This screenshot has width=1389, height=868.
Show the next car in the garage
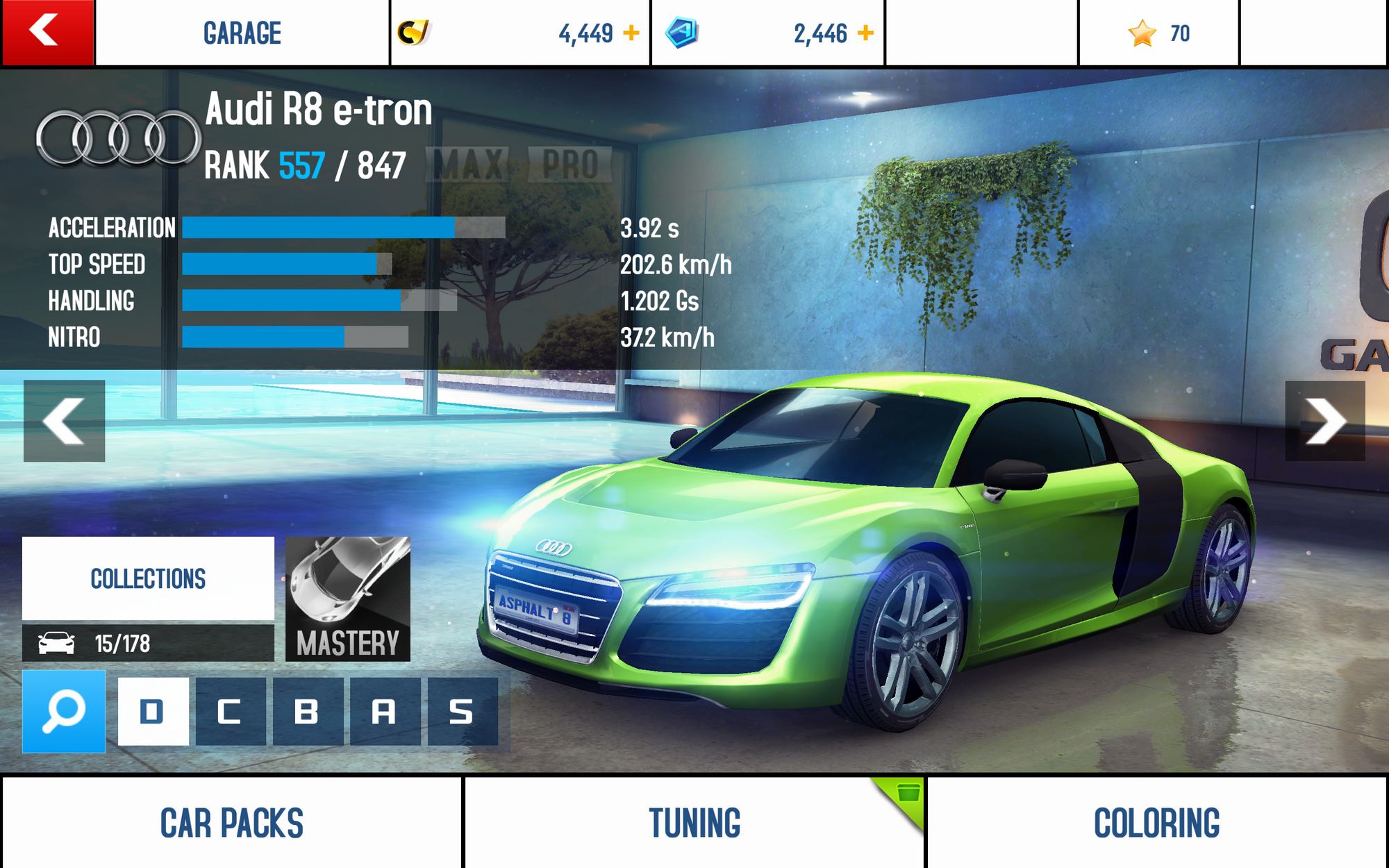[1324, 421]
